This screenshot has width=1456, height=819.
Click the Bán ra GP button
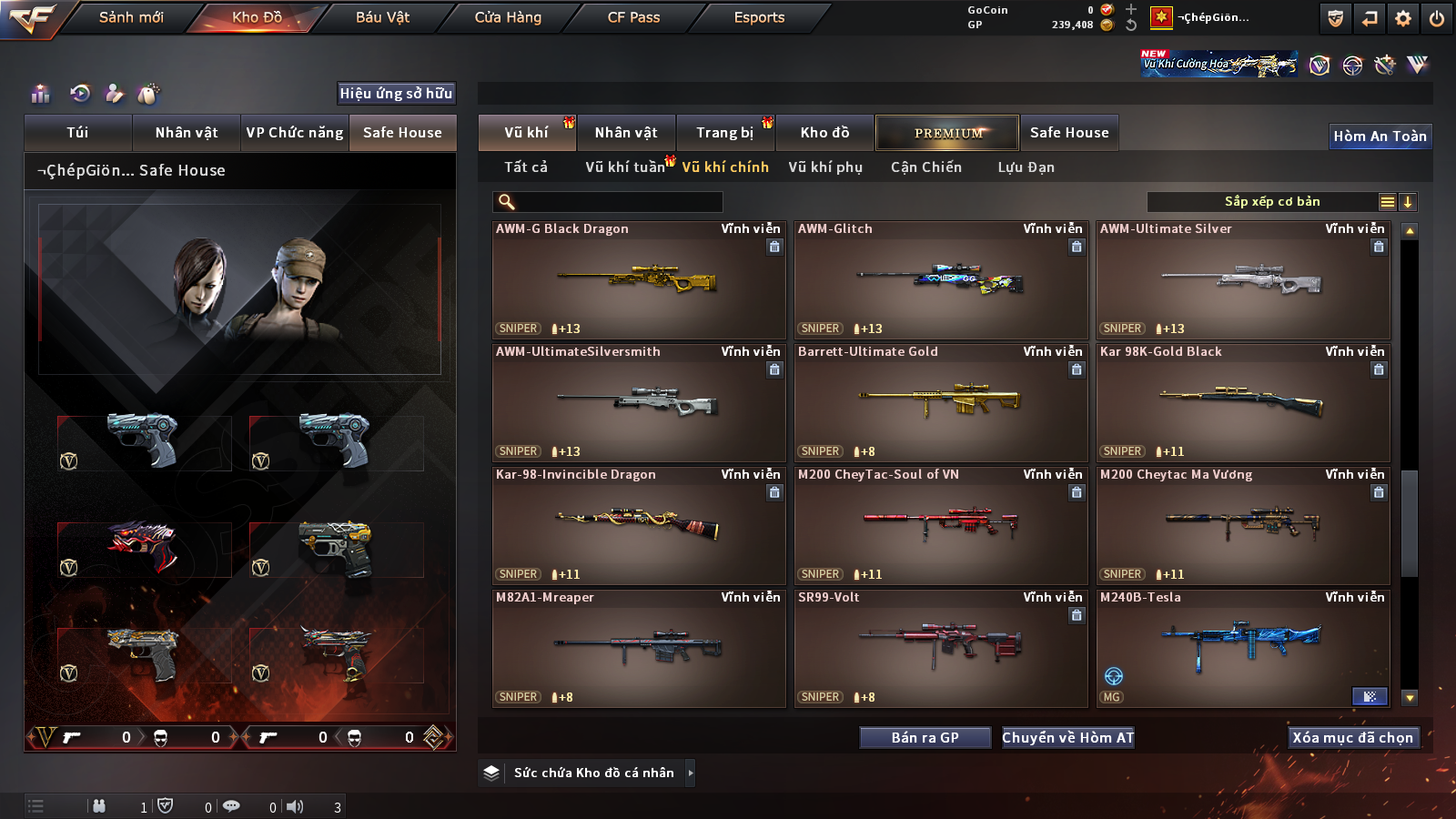pos(925,738)
